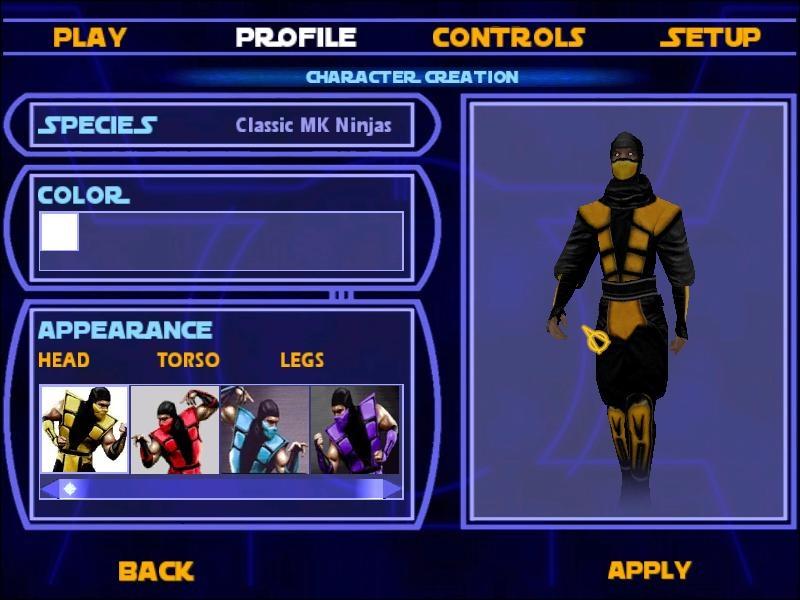Apply the character changes
The image size is (800, 600).
649,571
